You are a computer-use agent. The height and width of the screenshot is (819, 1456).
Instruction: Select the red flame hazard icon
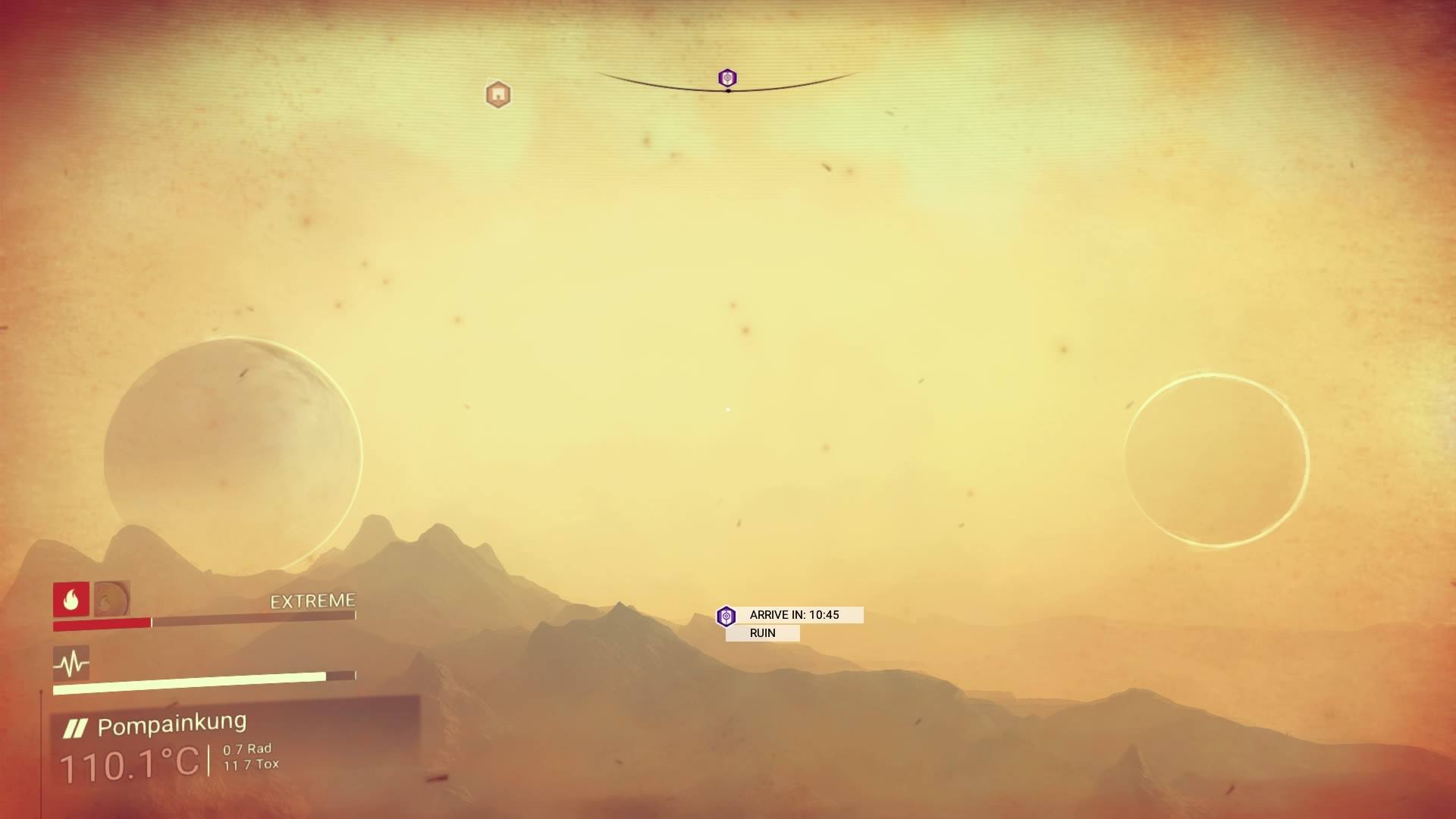pyautogui.click(x=71, y=600)
